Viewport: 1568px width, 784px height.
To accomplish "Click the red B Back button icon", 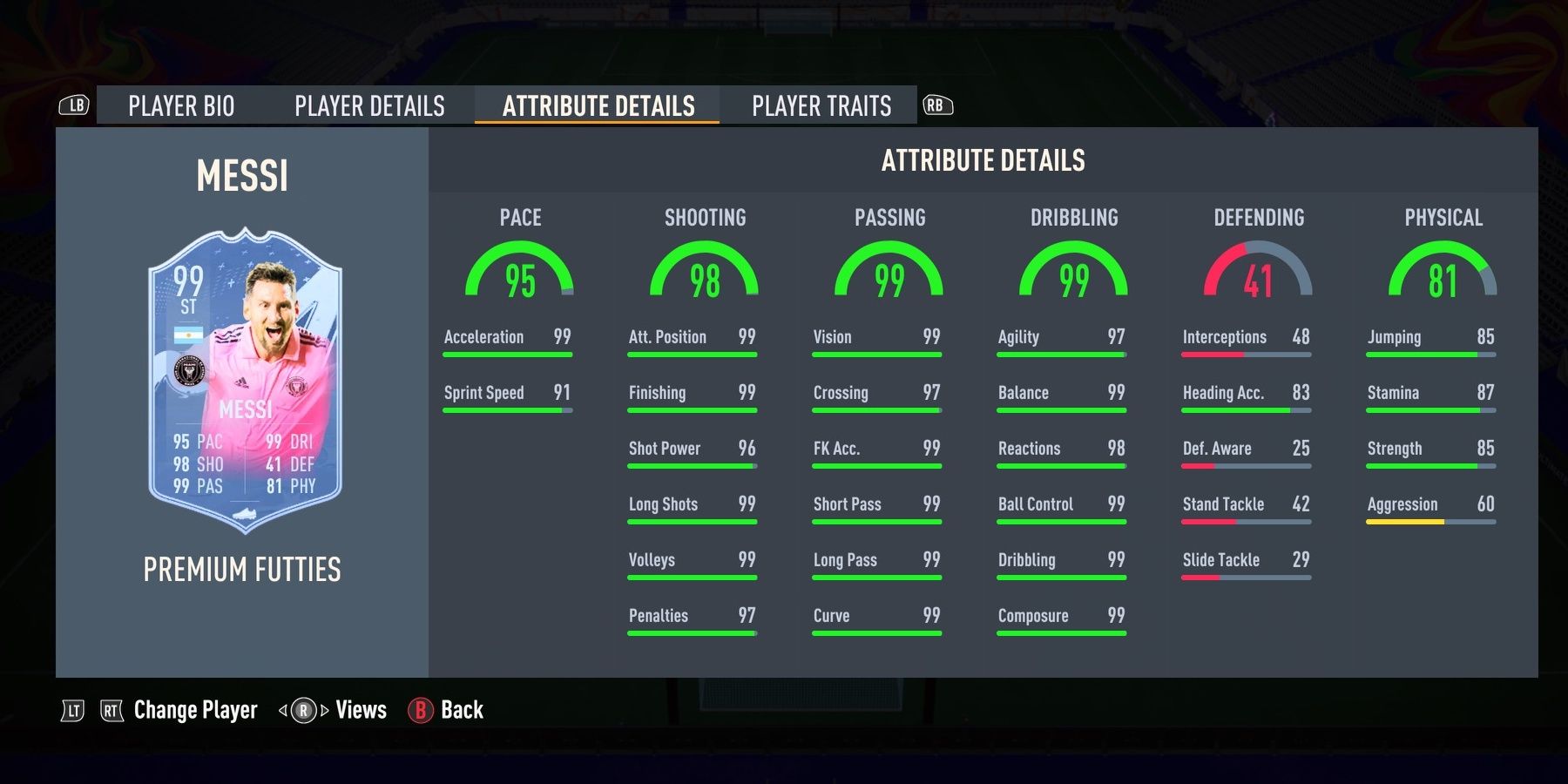I will tap(422, 710).
